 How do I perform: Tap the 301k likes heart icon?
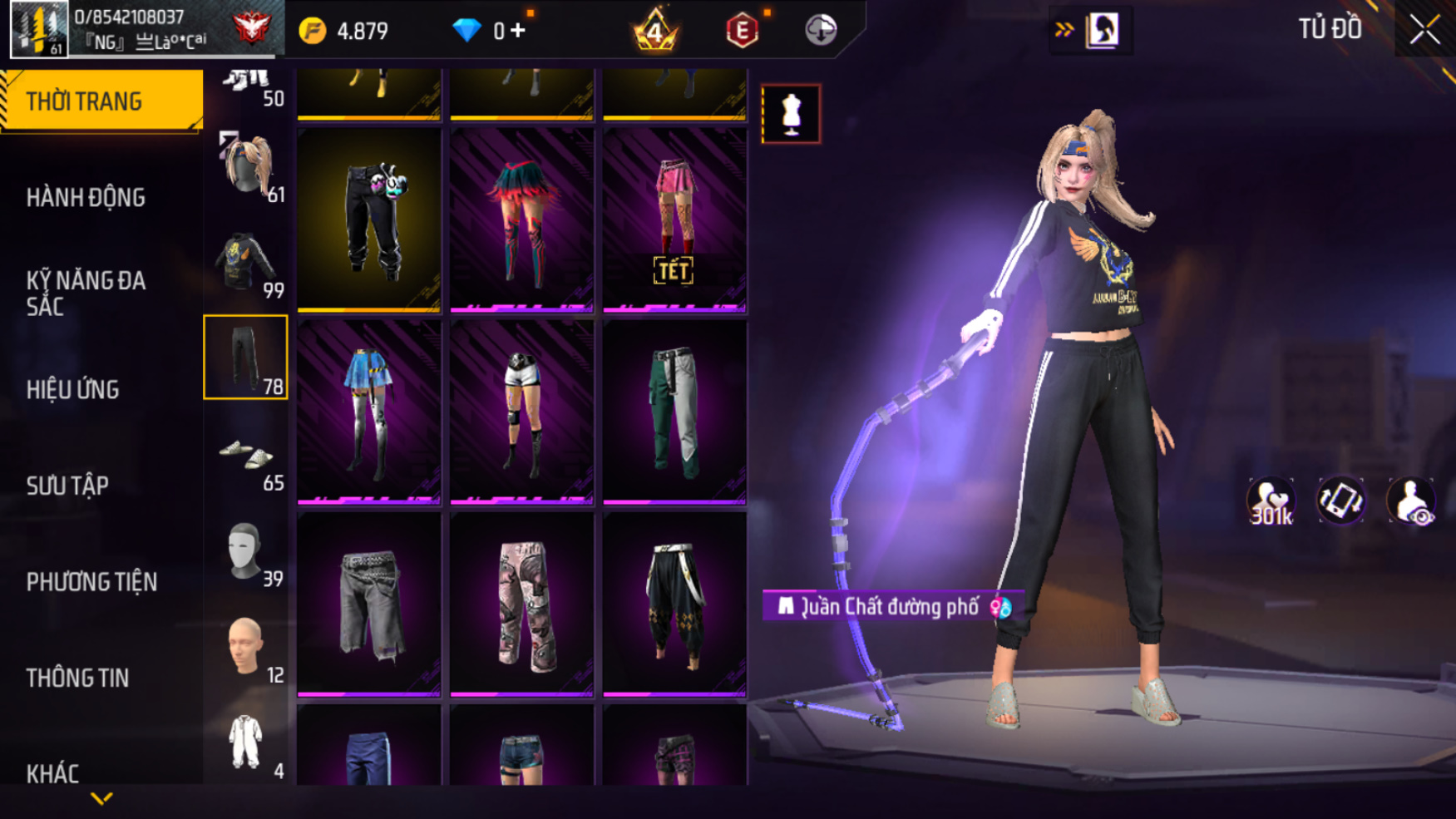[x=1271, y=501]
